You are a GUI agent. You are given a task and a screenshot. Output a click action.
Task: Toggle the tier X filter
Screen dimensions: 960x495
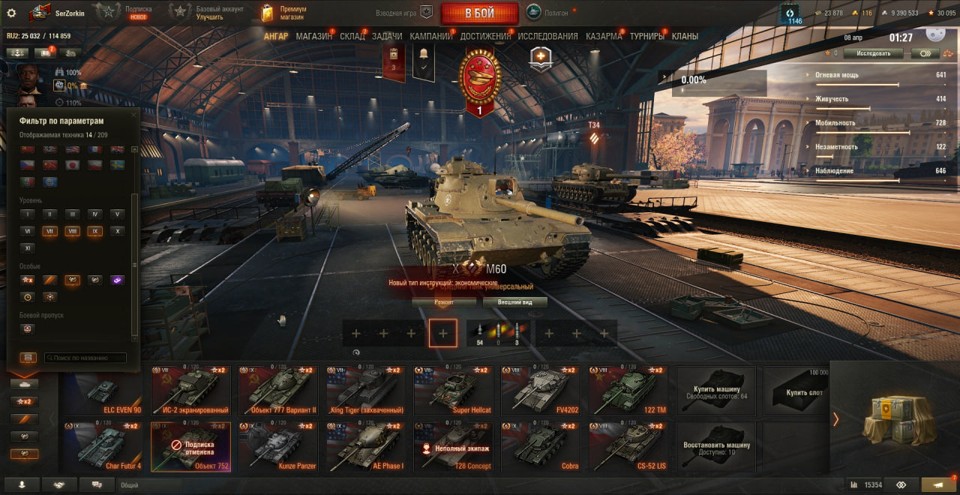click(x=118, y=230)
